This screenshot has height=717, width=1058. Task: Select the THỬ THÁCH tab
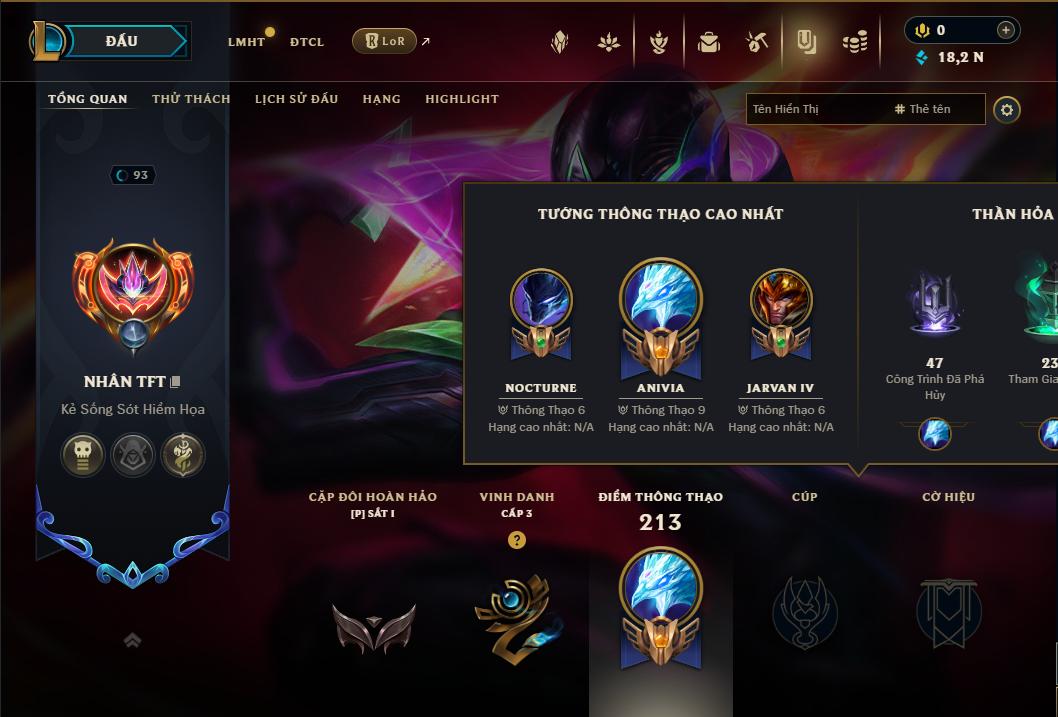click(191, 99)
